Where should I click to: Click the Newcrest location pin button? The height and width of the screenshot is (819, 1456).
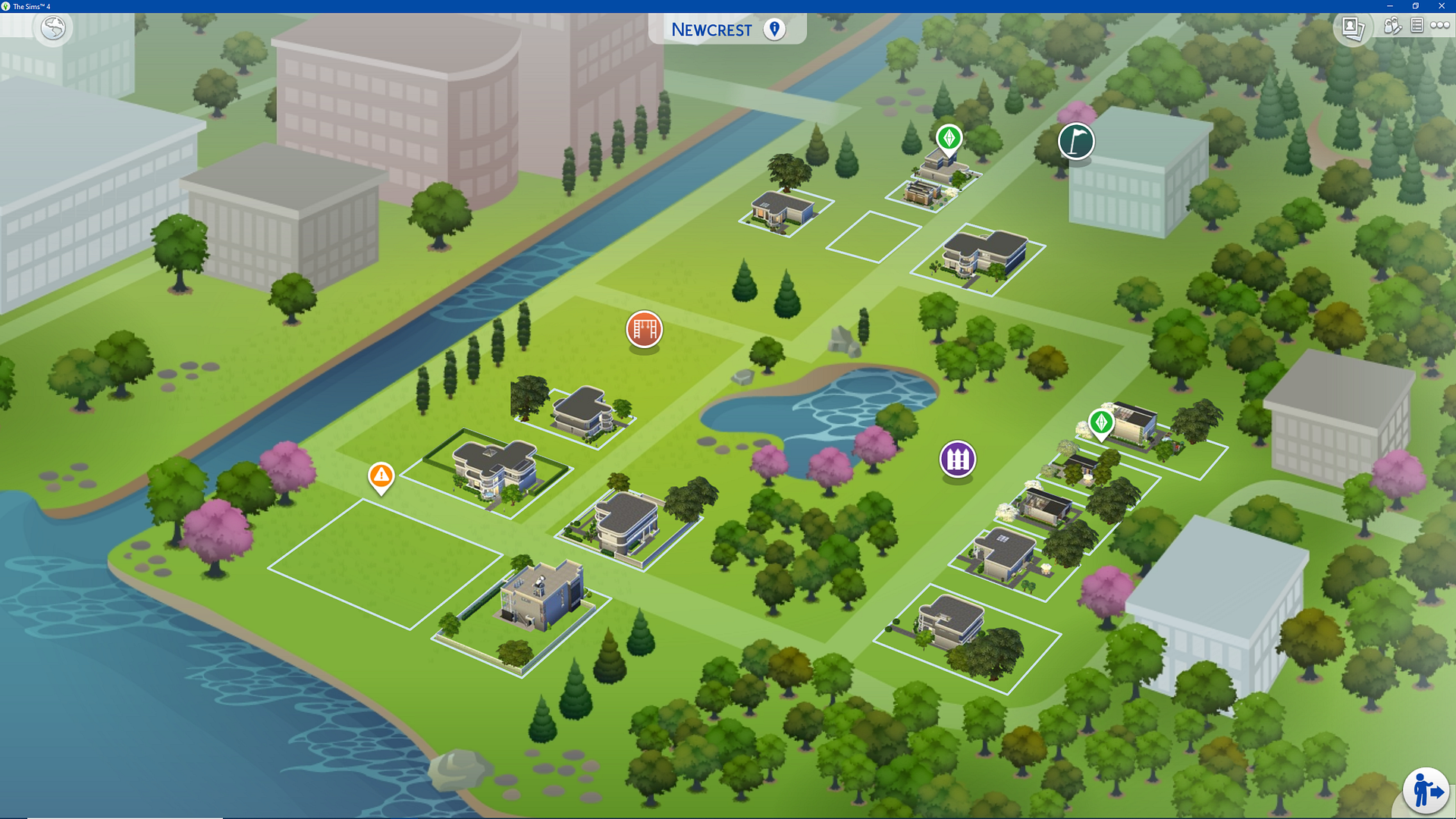point(774,30)
